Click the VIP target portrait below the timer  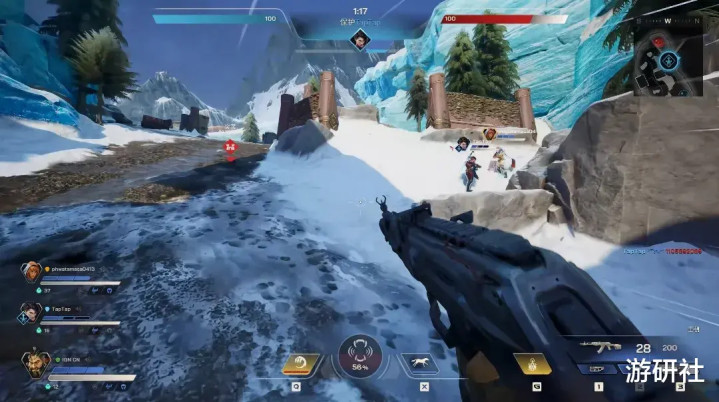click(x=359, y=39)
